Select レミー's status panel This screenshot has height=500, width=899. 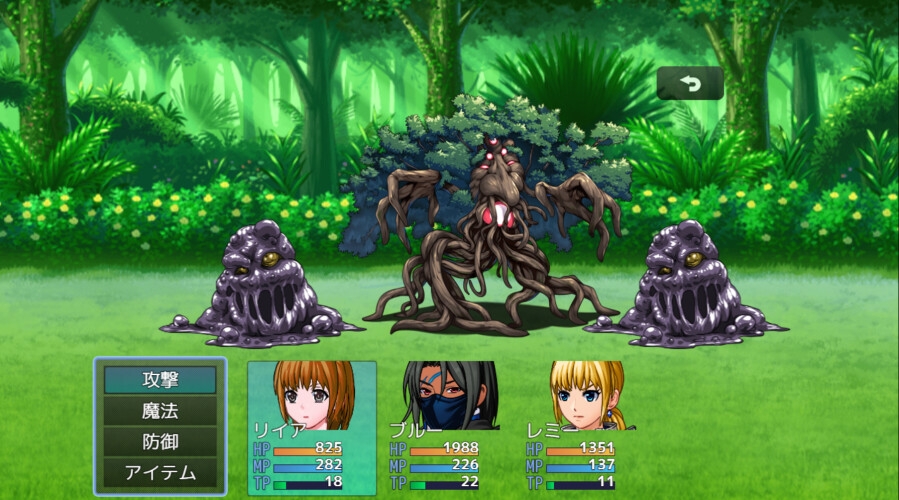pos(586,428)
